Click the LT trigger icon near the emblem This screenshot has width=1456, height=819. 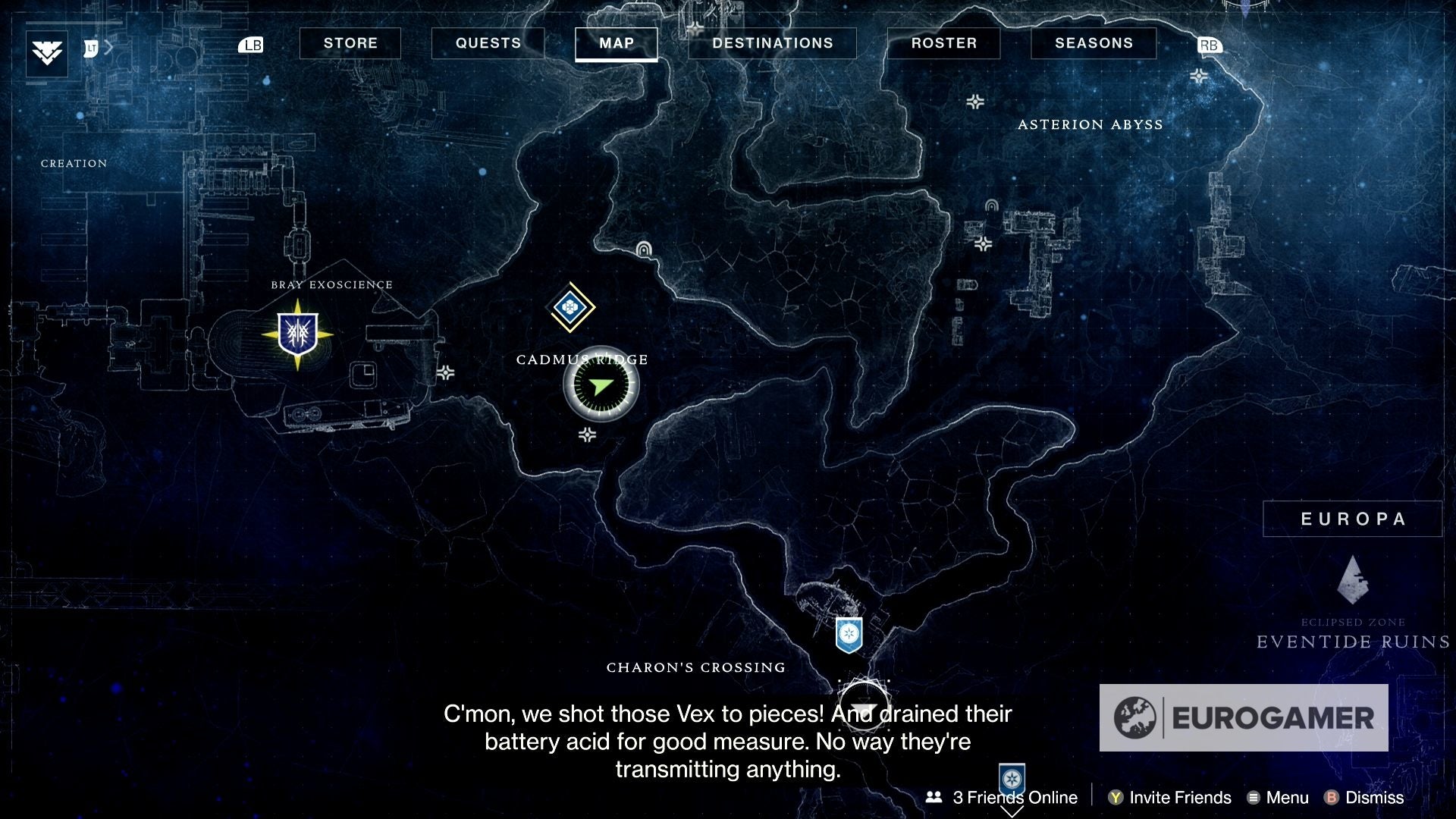point(91,45)
